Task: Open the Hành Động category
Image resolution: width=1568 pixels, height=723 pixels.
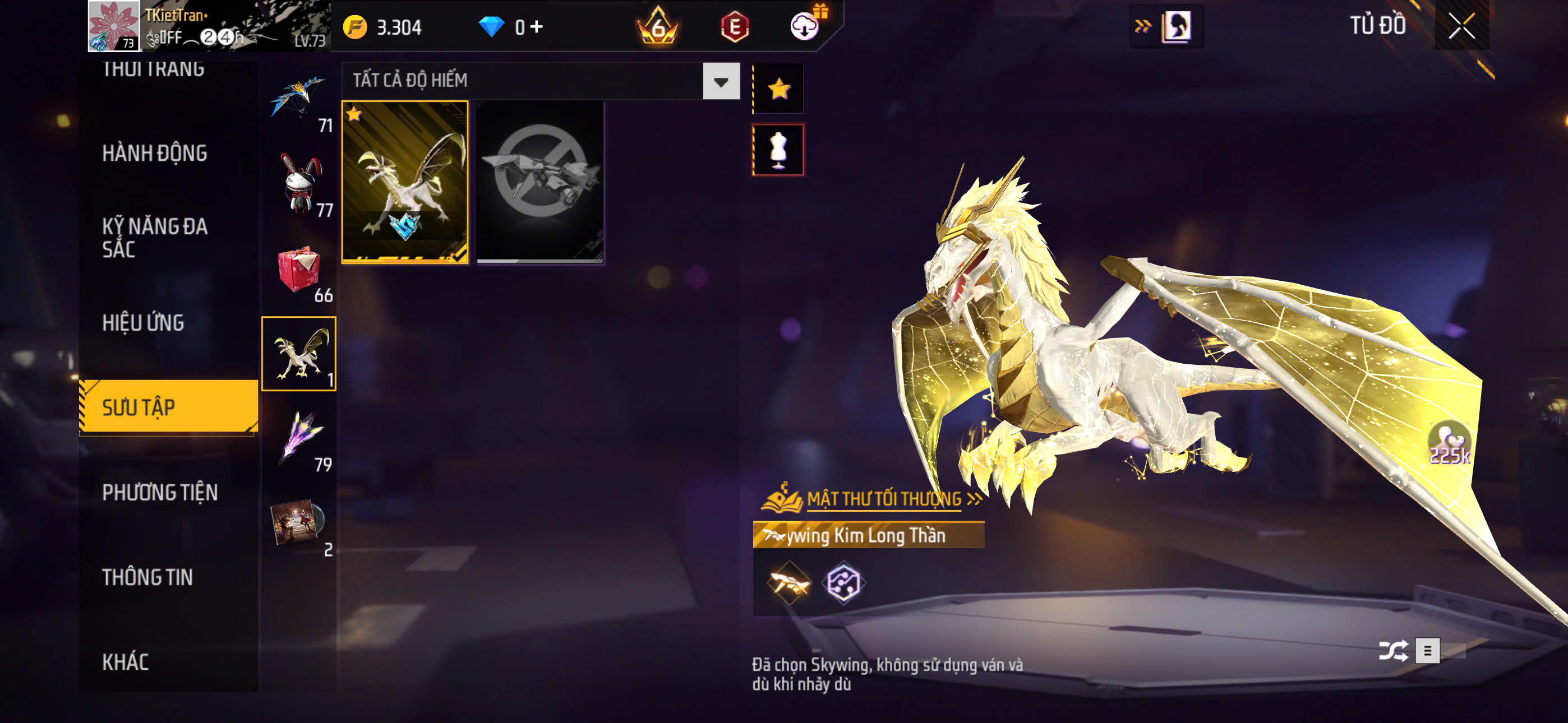Action: tap(155, 154)
